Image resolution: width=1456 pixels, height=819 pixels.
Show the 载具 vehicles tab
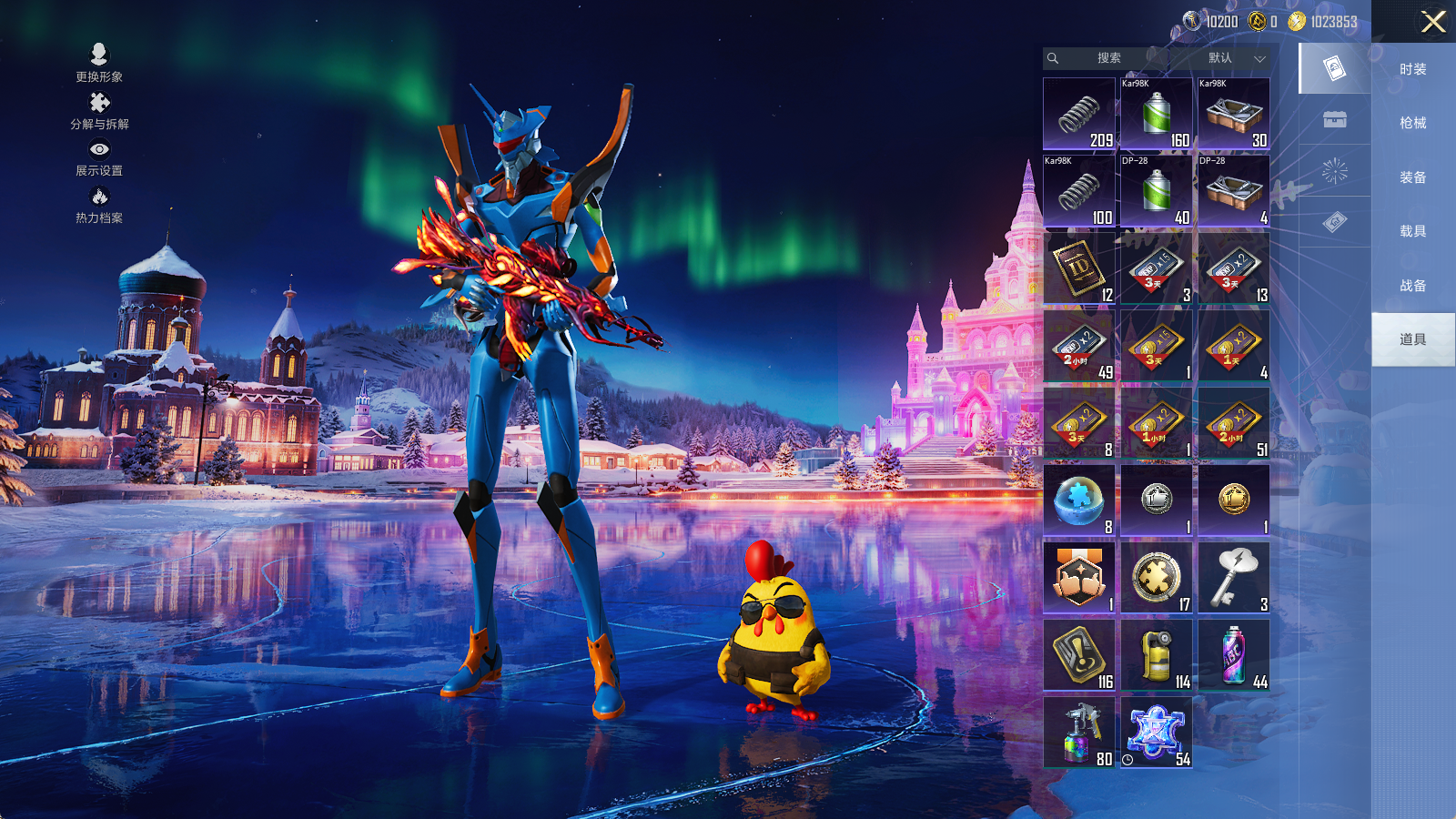[1412, 231]
